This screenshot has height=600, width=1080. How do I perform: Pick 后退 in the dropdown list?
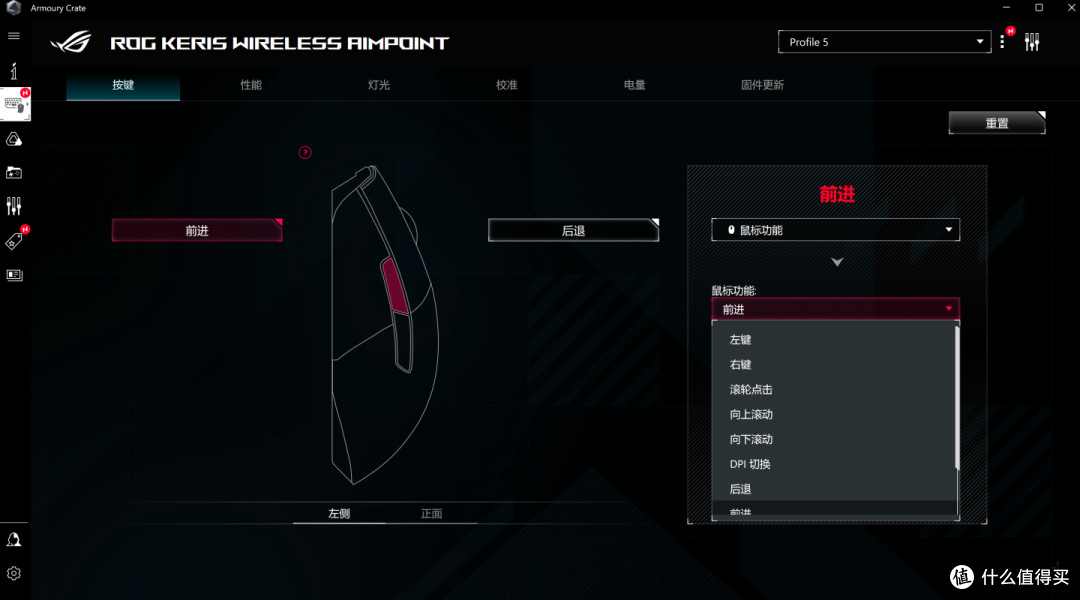[741, 489]
